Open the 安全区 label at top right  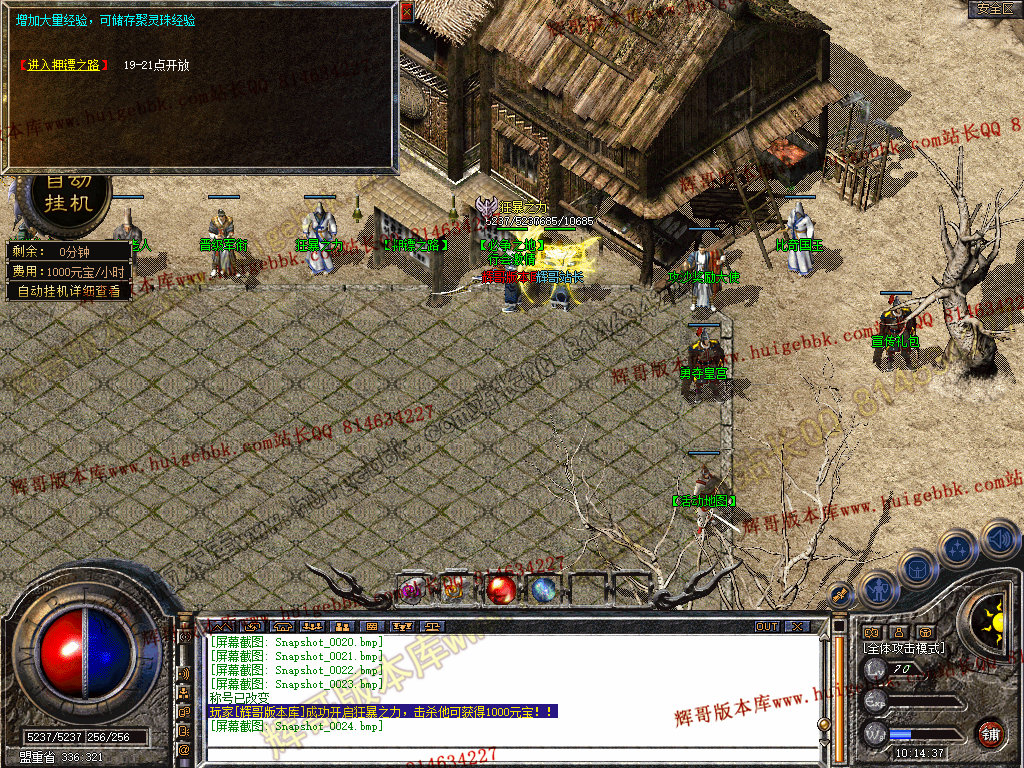click(994, 8)
